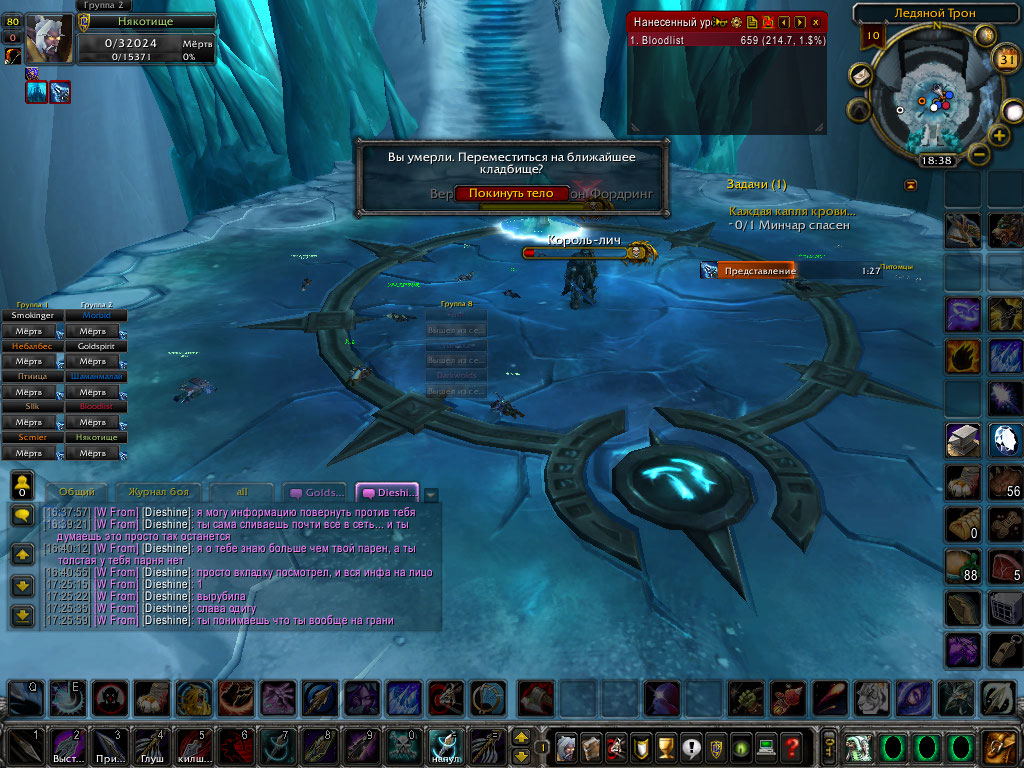The image size is (1024, 768).
Task: Zoom out the minimap with the minus button
Action: pos(980,155)
